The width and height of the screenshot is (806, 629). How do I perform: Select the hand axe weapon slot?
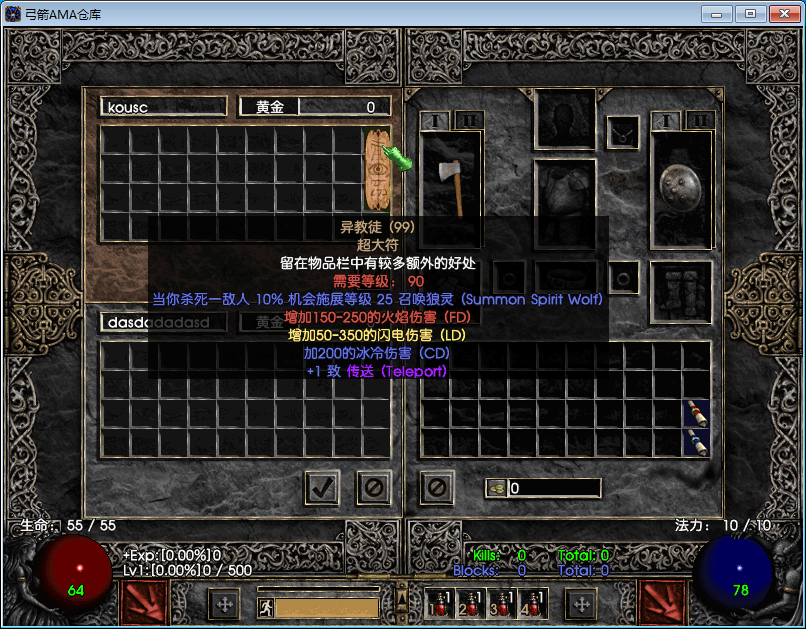[x=450, y=185]
